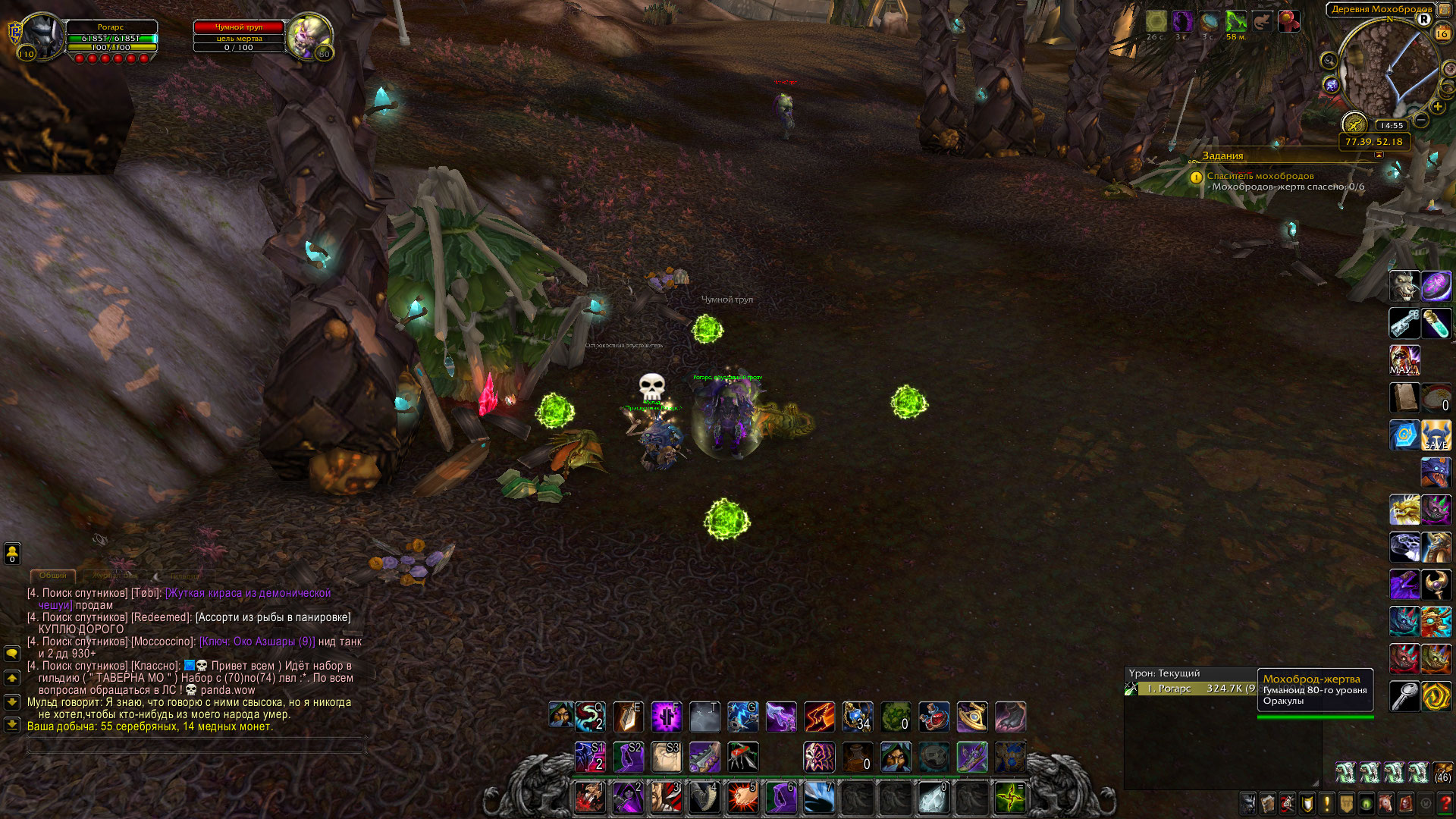Use the clenched fist ability on slot 5

click(742, 798)
